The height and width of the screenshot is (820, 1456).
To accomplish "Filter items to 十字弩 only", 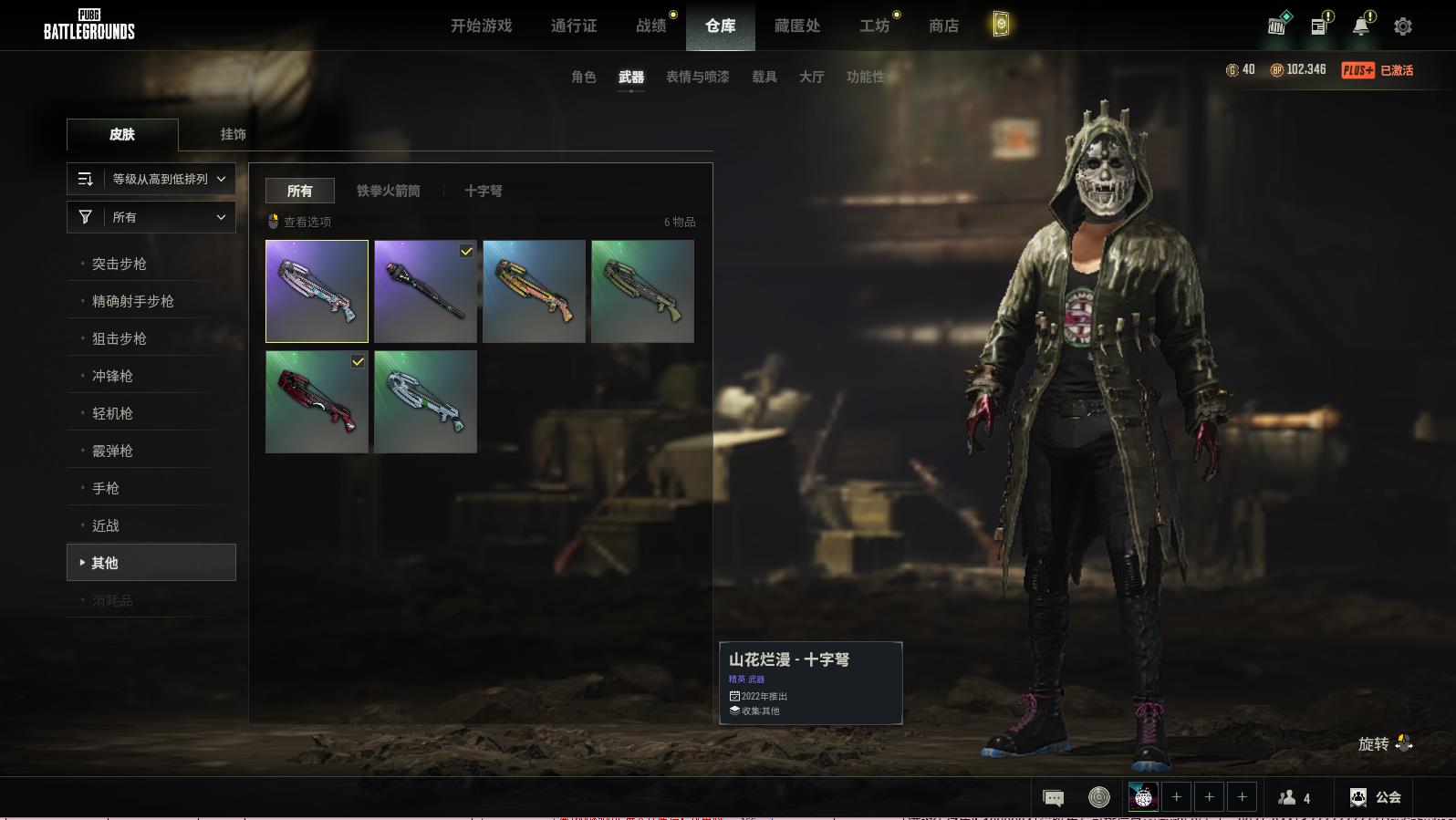I will click(483, 191).
